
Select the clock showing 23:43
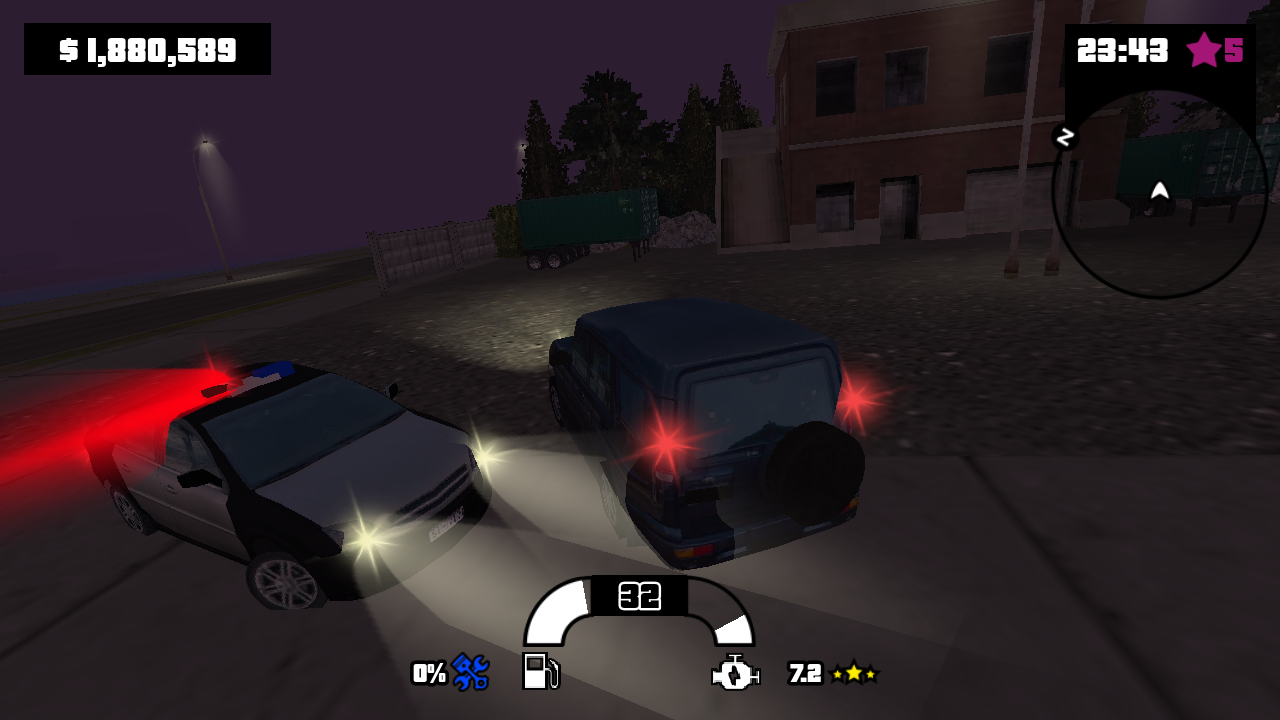tap(1123, 47)
